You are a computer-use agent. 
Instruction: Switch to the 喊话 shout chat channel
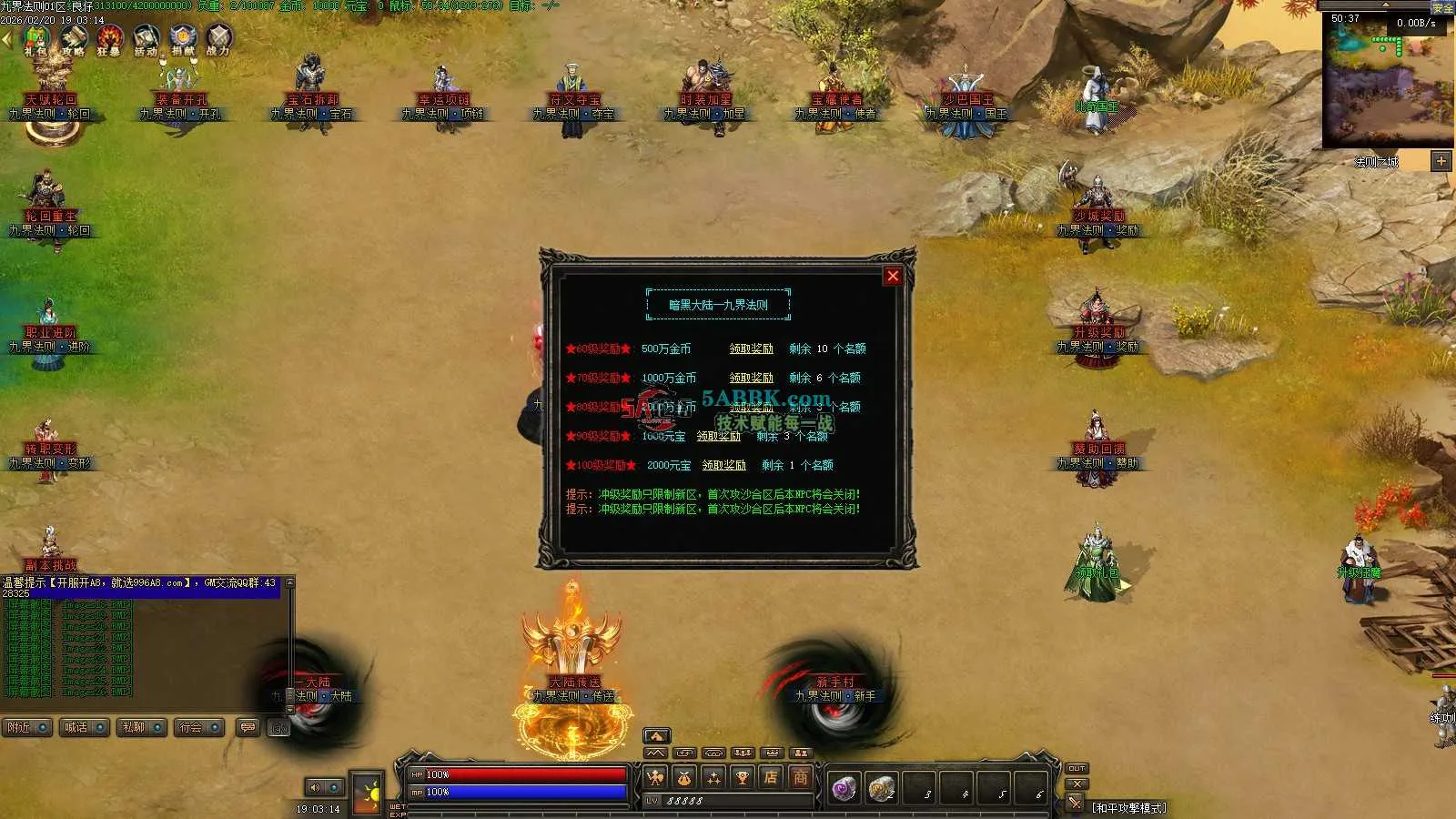coord(85,728)
